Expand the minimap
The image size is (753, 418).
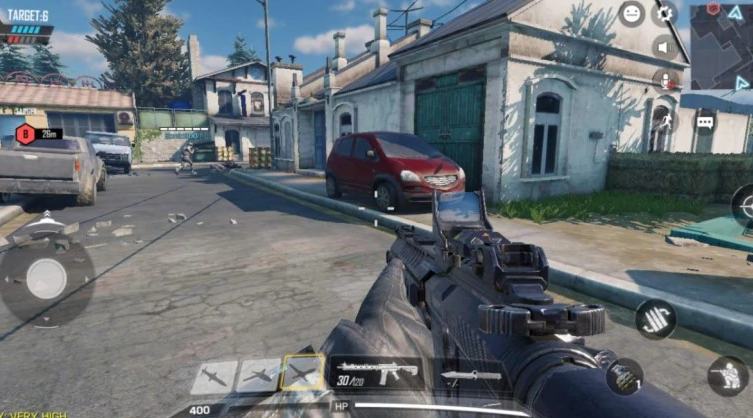(721, 46)
